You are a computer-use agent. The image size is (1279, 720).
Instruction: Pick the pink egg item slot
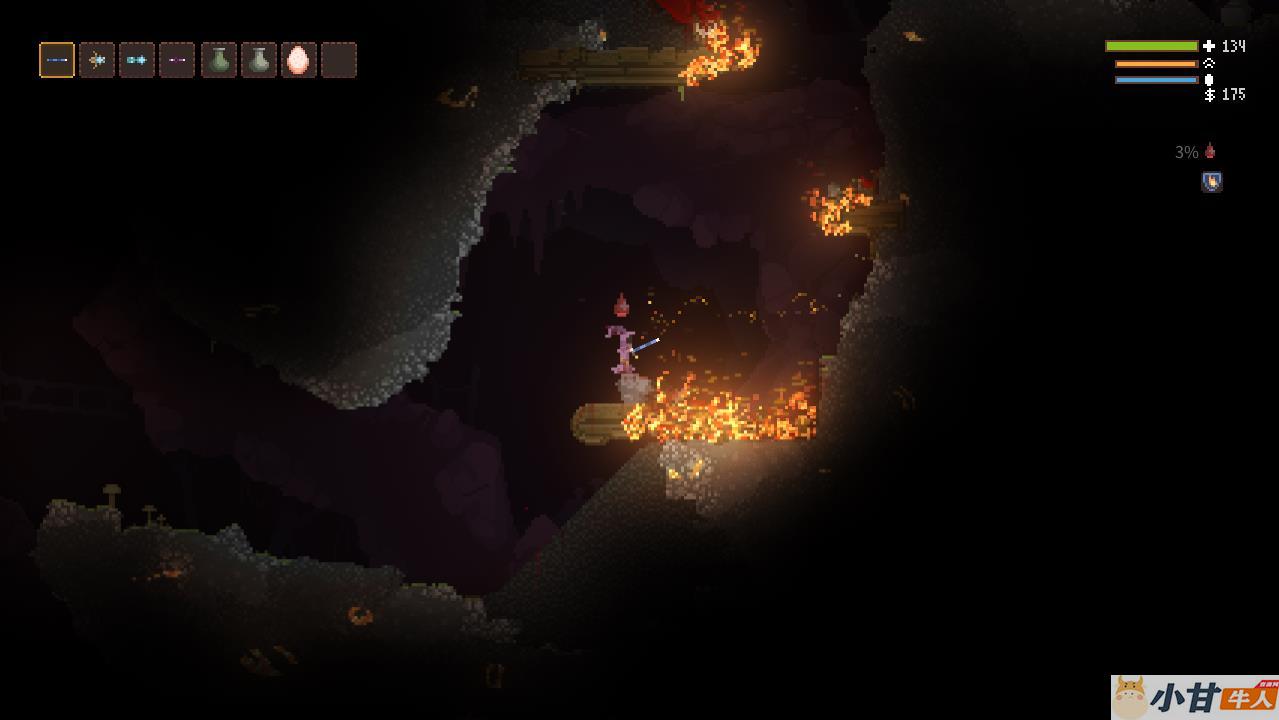(x=299, y=60)
